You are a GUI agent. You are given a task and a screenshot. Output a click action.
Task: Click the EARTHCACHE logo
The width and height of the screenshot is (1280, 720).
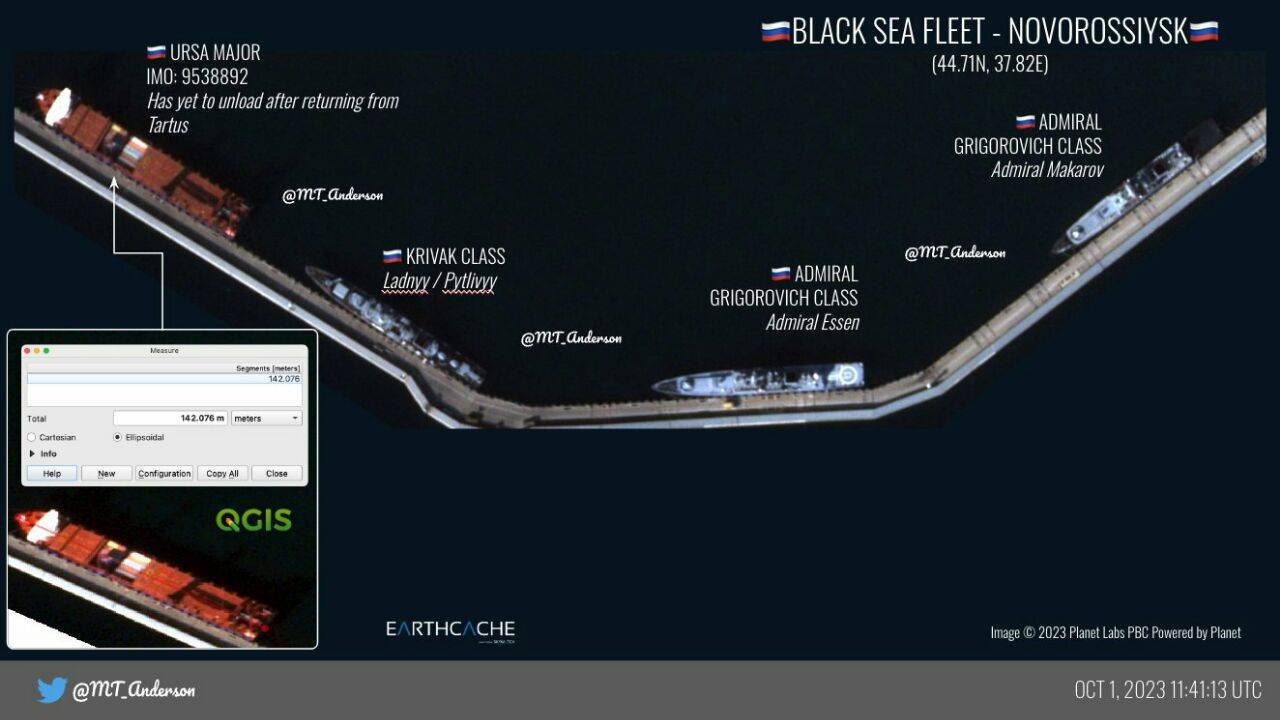449,630
